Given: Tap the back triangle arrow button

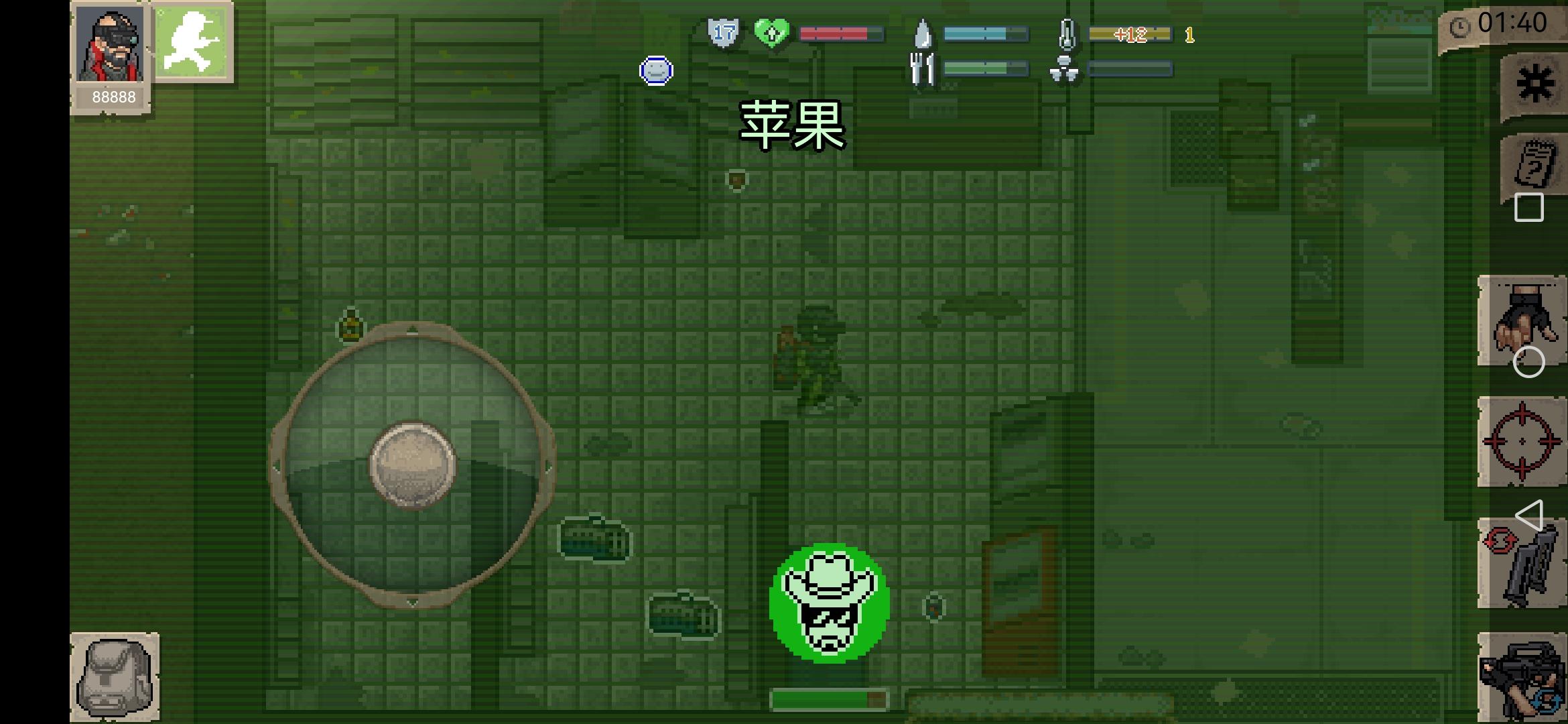Looking at the screenshot, I should [1532, 516].
